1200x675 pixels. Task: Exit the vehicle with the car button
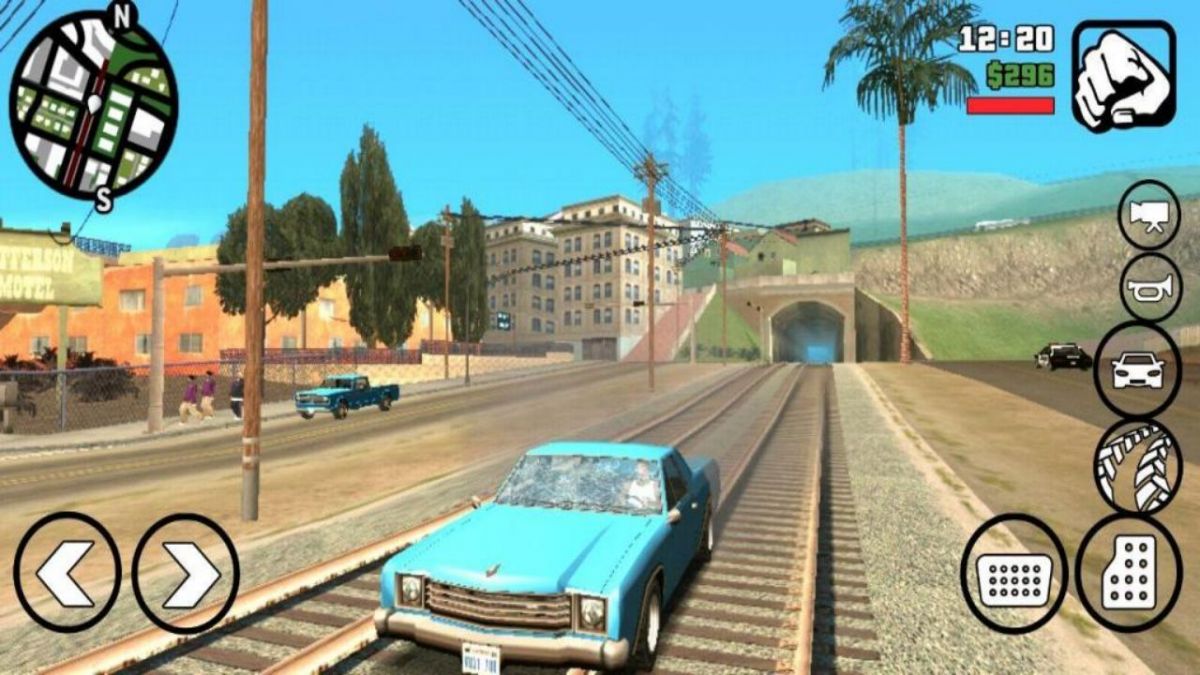click(x=1138, y=370)
